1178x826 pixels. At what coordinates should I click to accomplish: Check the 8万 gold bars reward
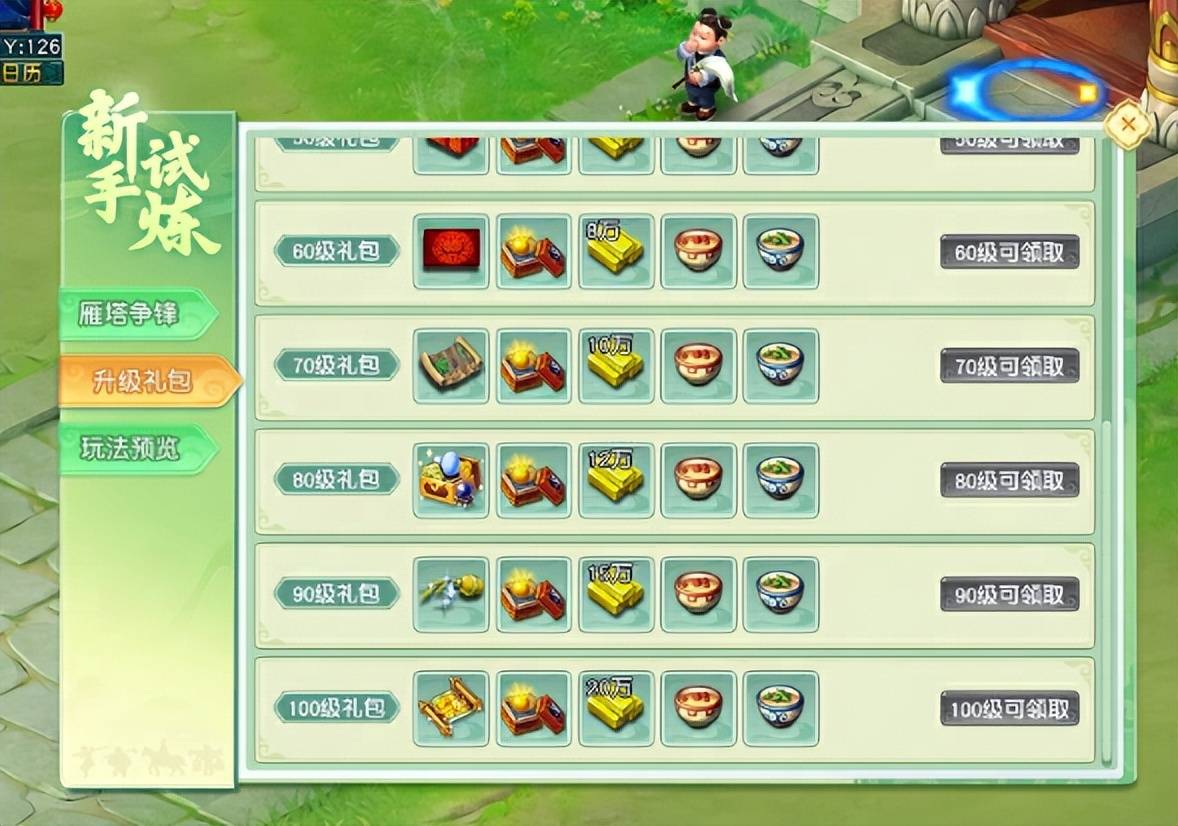(x=616, y=251)
